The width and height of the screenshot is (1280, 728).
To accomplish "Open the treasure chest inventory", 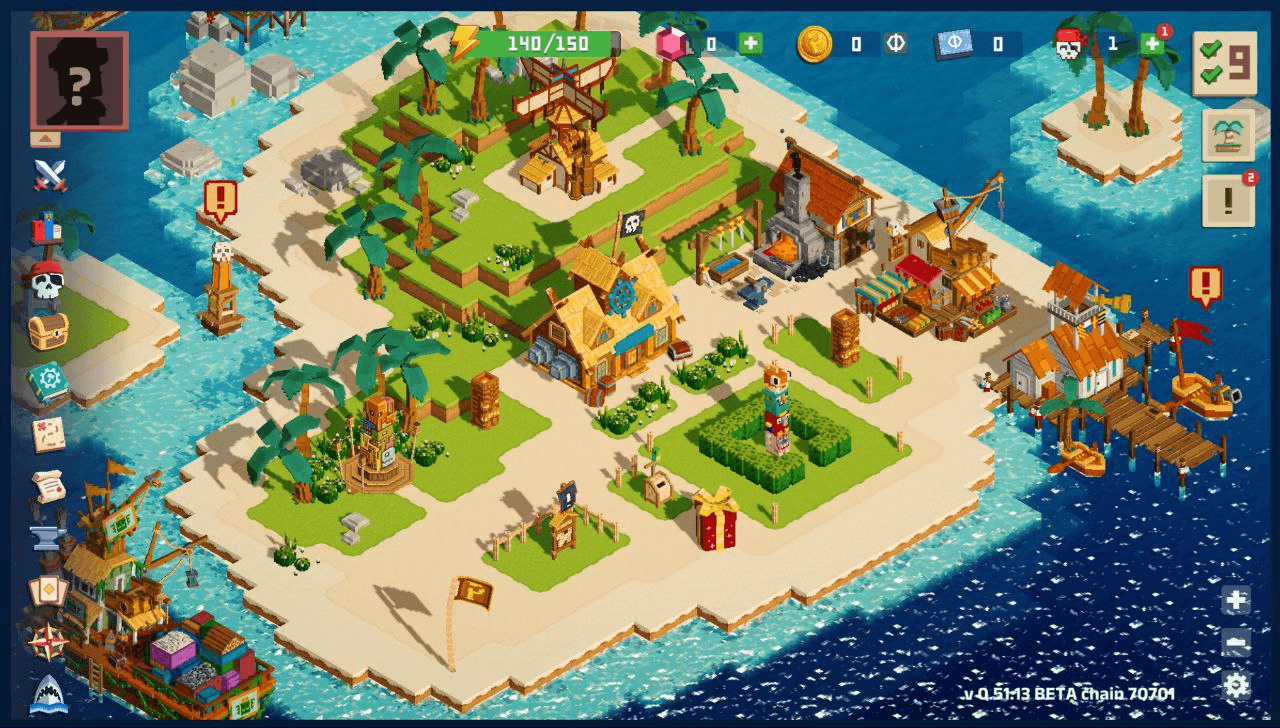I will point(47,330).
